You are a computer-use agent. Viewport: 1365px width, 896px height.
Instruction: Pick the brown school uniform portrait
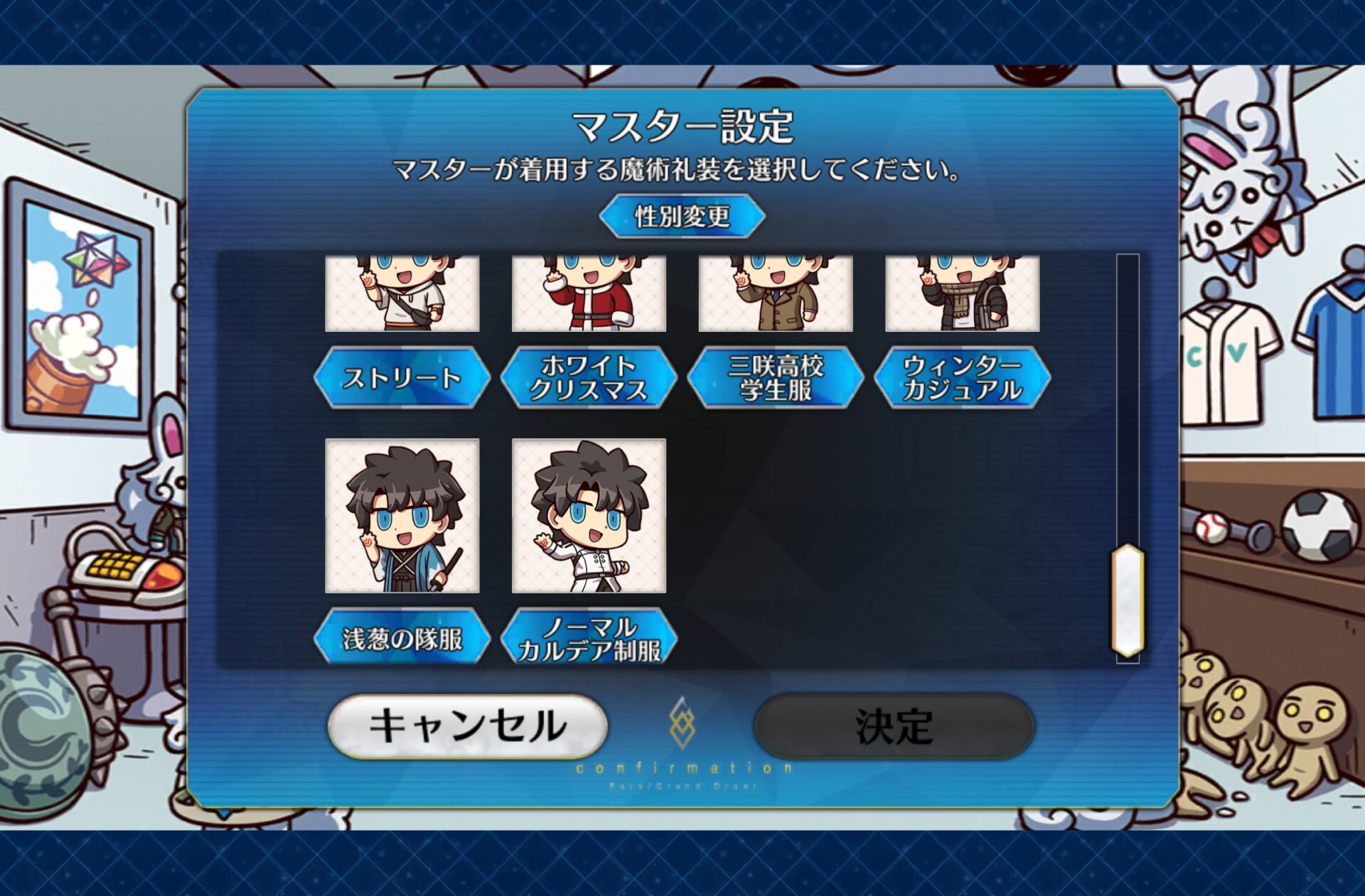tap(775, 293)
